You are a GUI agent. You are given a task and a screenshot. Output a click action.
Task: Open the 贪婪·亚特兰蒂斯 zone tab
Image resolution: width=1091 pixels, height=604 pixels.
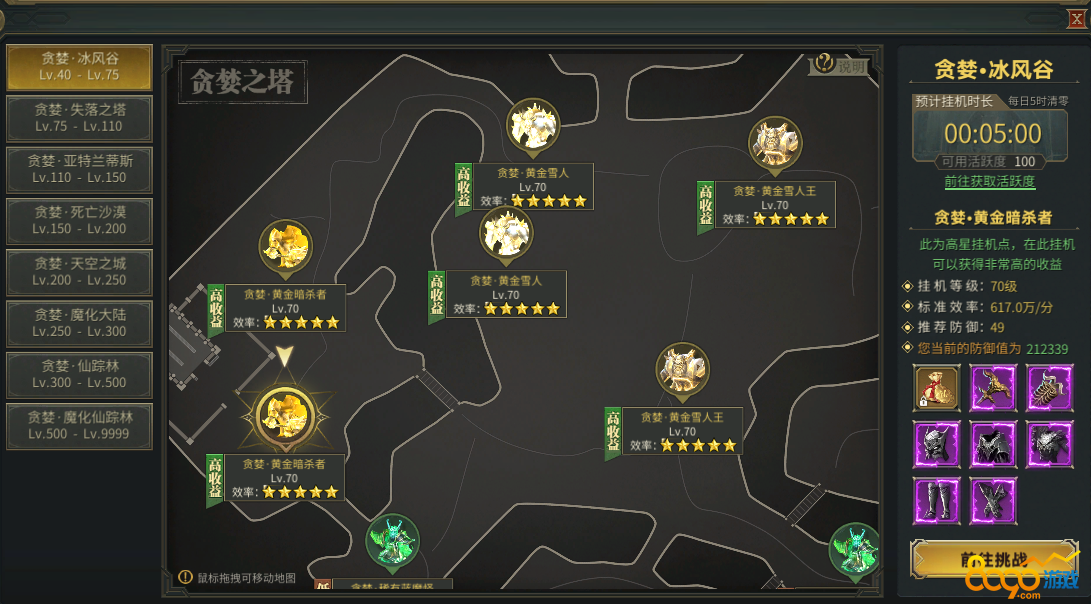(x=80, y=169)
